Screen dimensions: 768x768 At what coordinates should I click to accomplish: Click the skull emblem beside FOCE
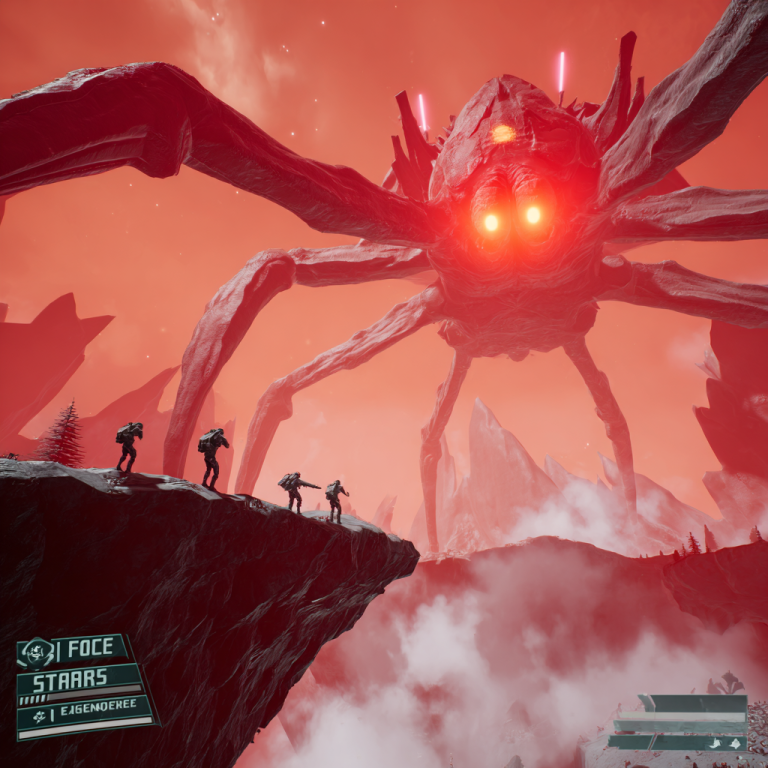[37, 653]
